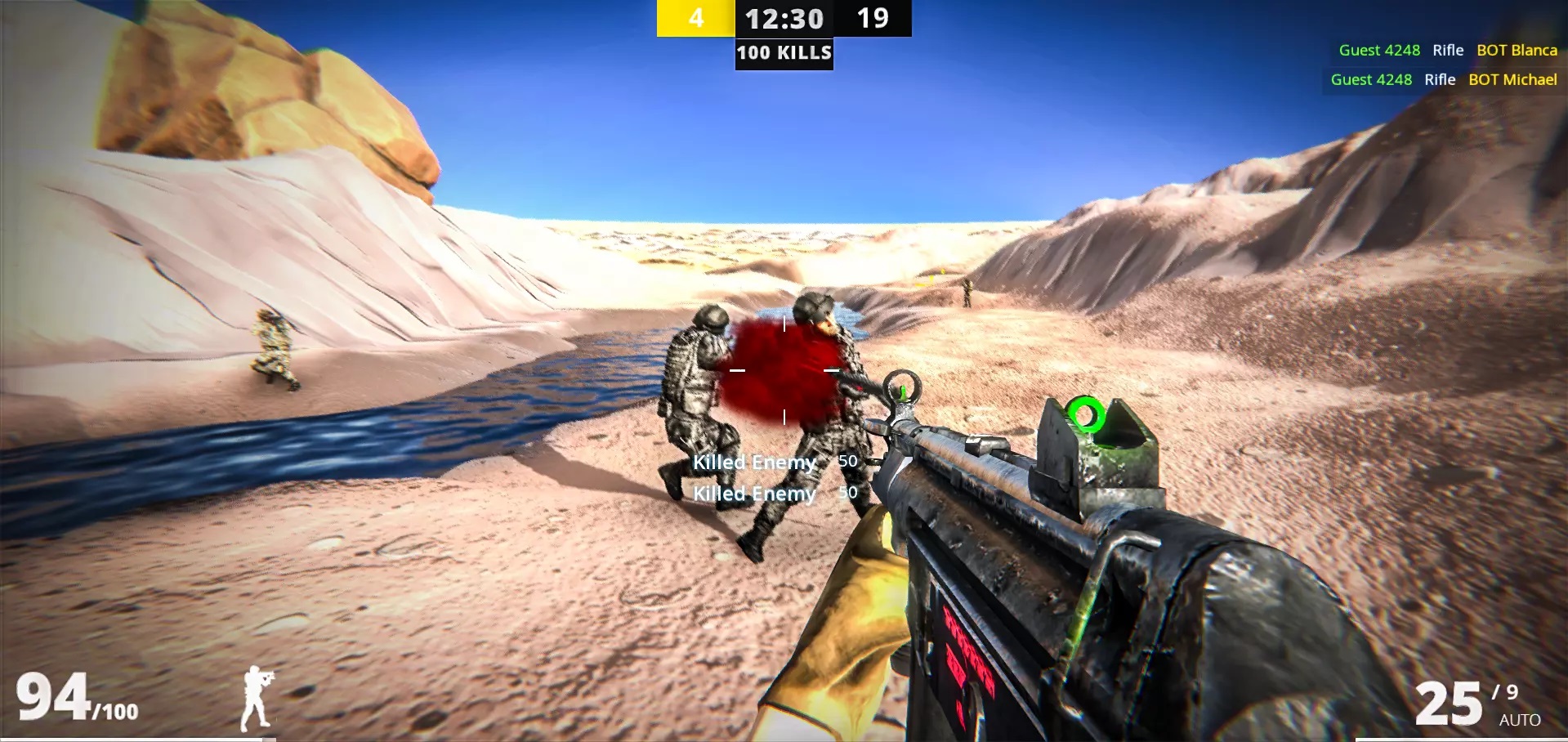Select the BOT Michael kill feed entry
Viewport: 1568px width, 742px height.
click(x=1443, y=79)
